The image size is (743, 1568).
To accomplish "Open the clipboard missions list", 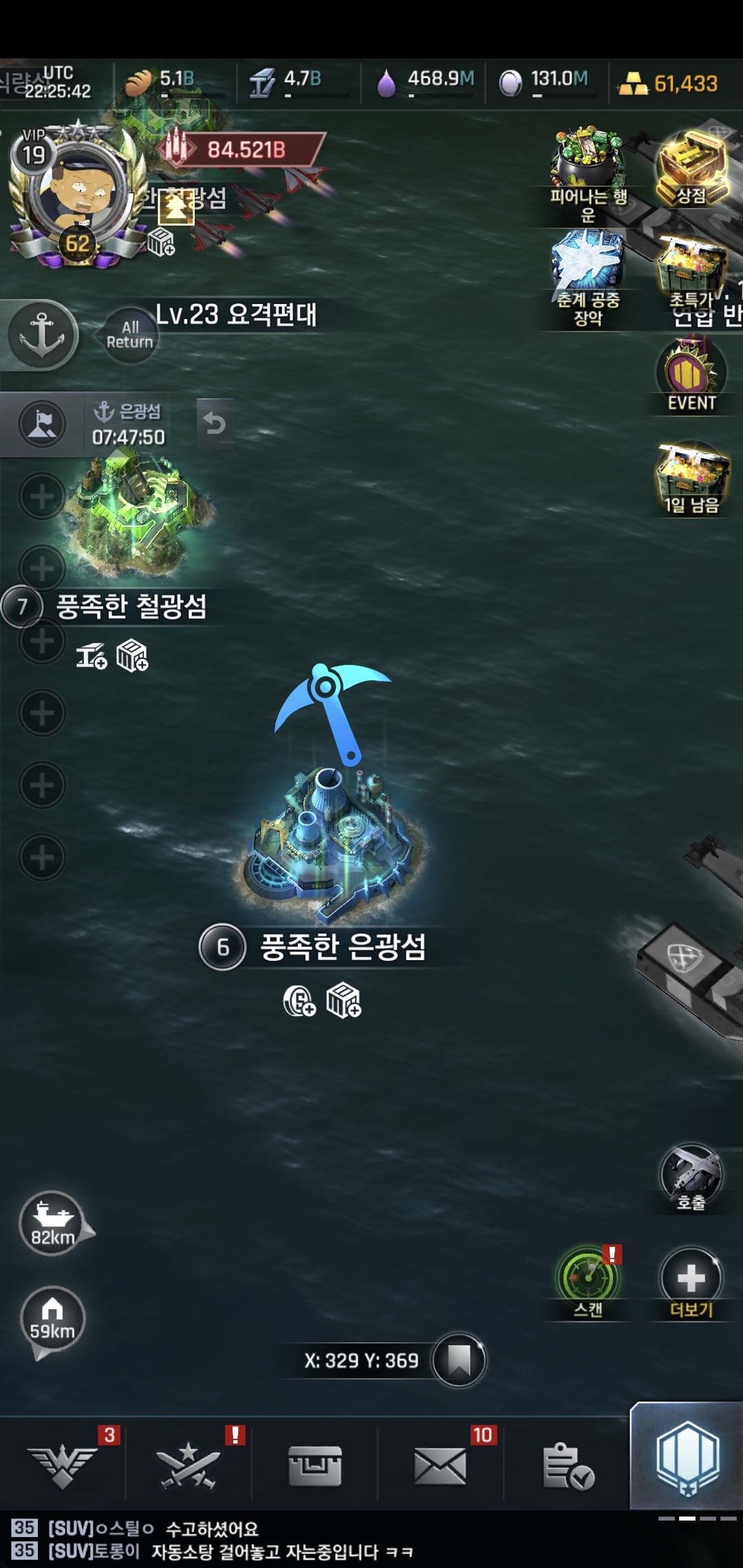I will click(x=568, y=1465).
